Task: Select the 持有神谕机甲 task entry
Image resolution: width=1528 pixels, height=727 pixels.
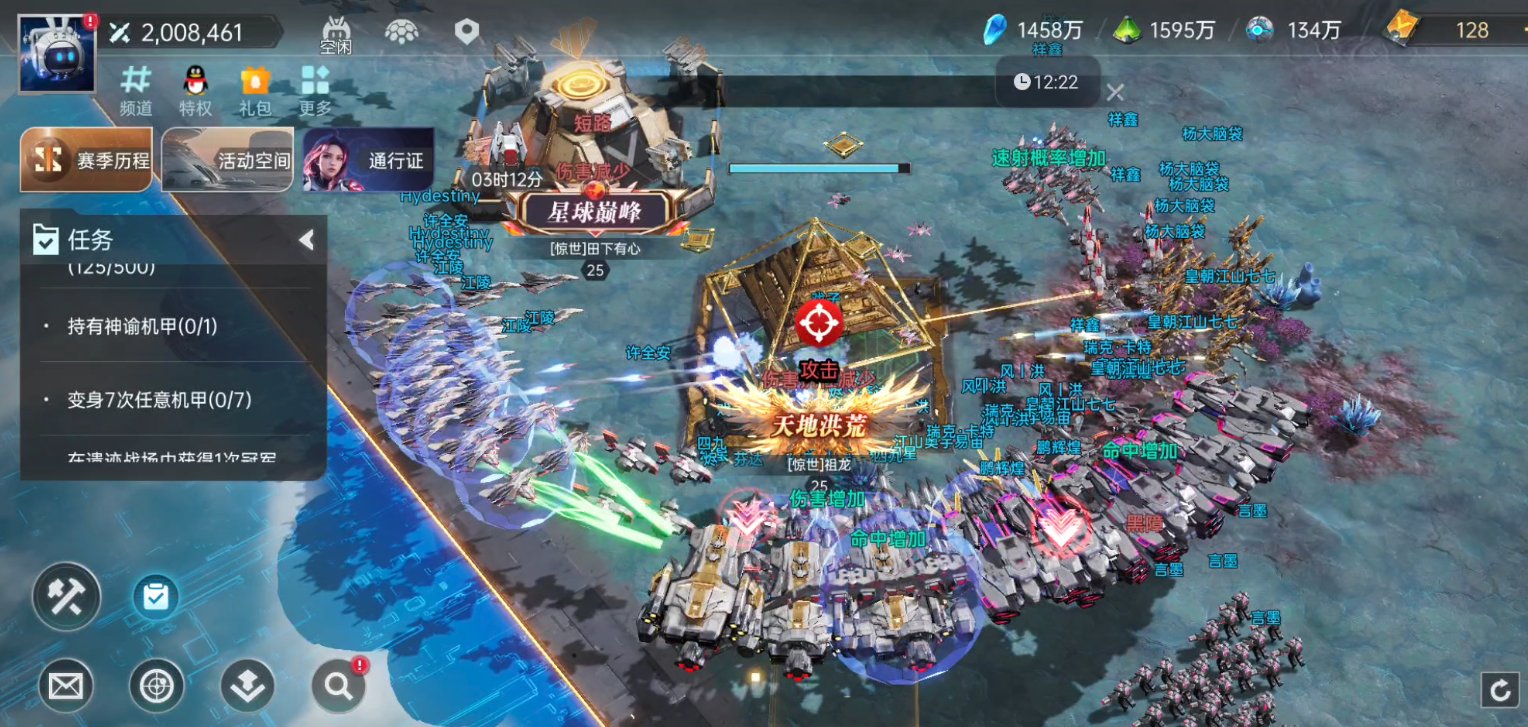Action: click(142, 326)
